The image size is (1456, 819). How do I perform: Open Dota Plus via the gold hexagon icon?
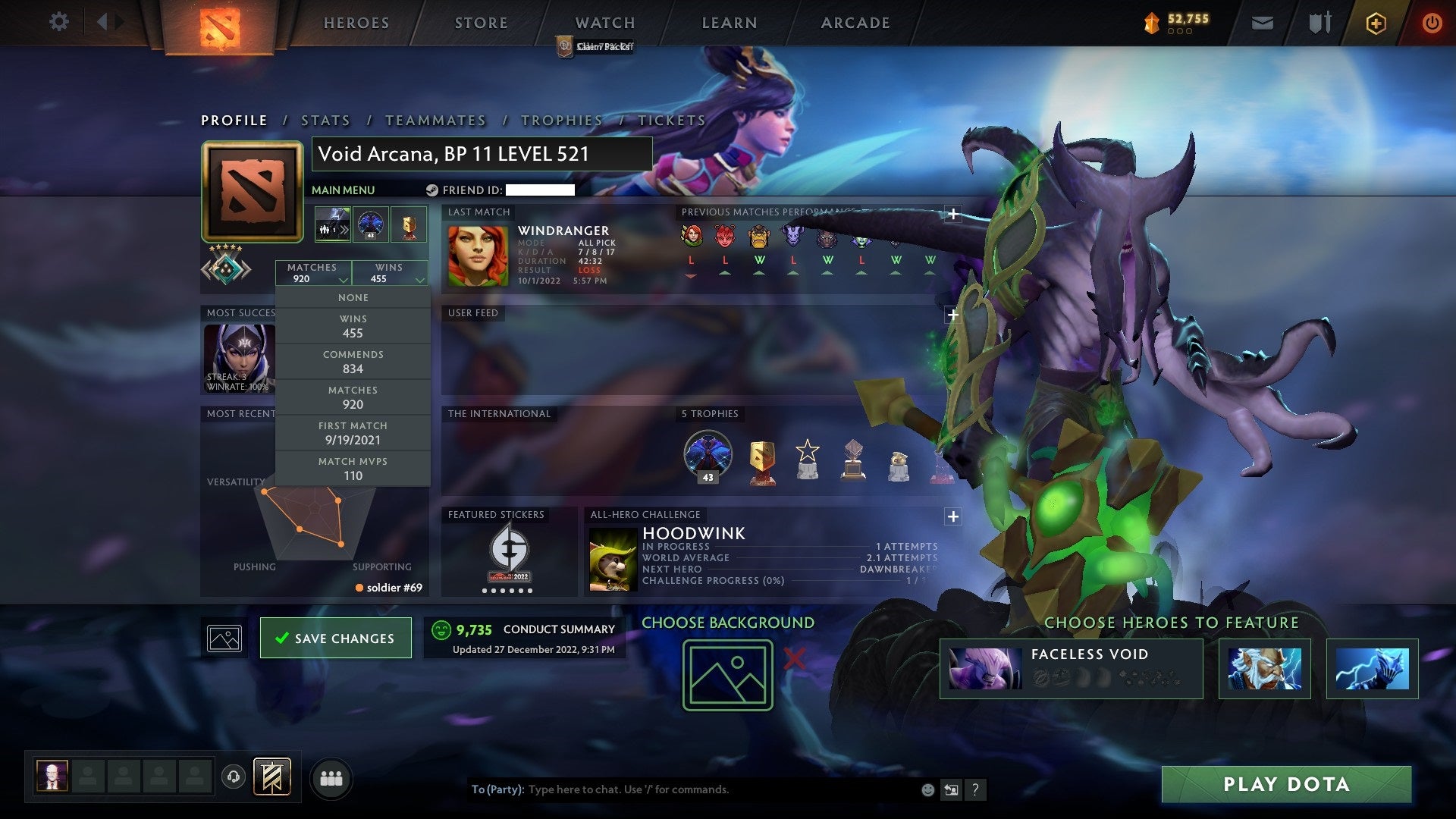[1376, 23]
